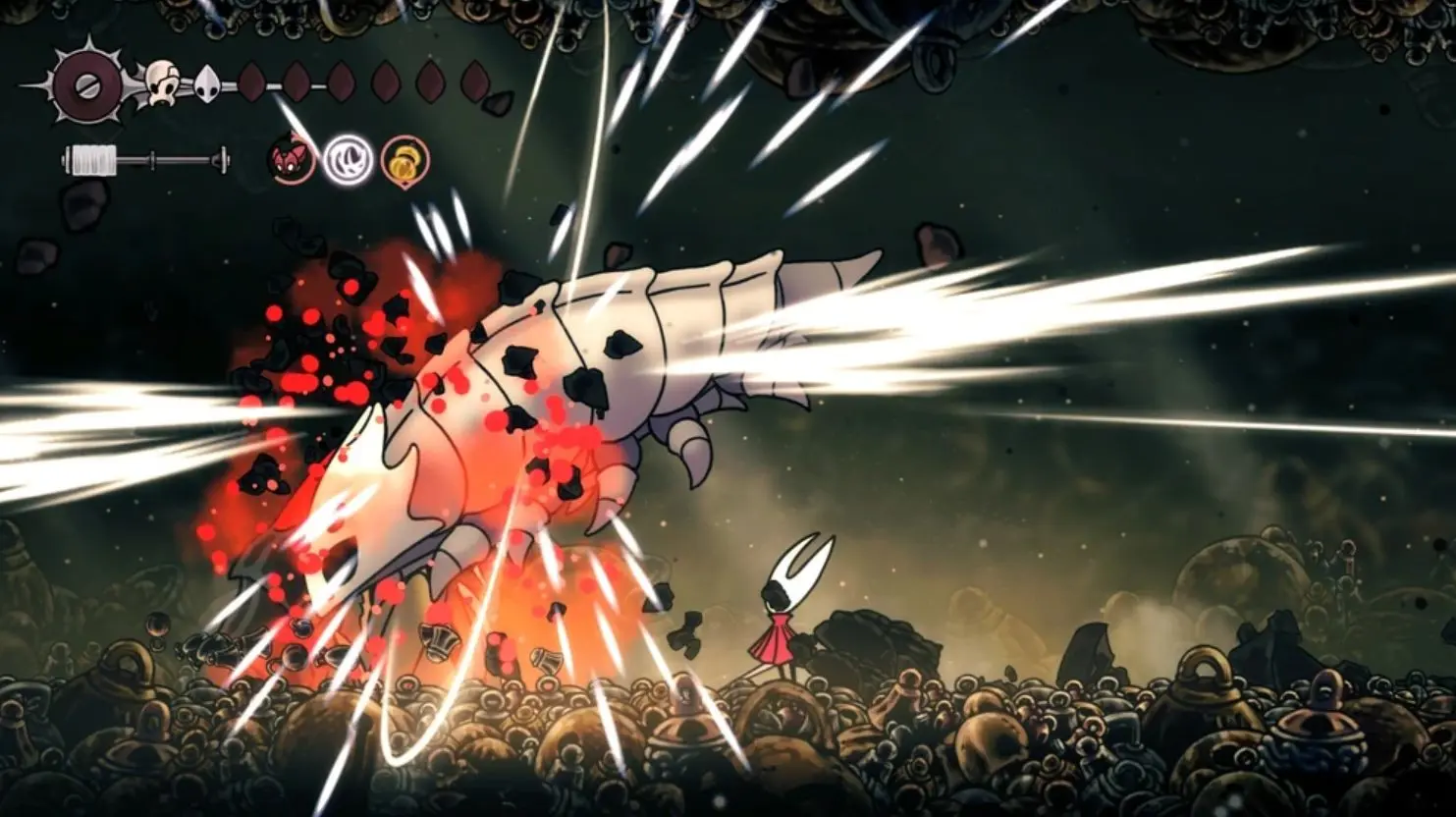This screenshot has width=1456, height=817.
Task: Choose the golden rings tool icon
Action: click(x=404, y=160)
